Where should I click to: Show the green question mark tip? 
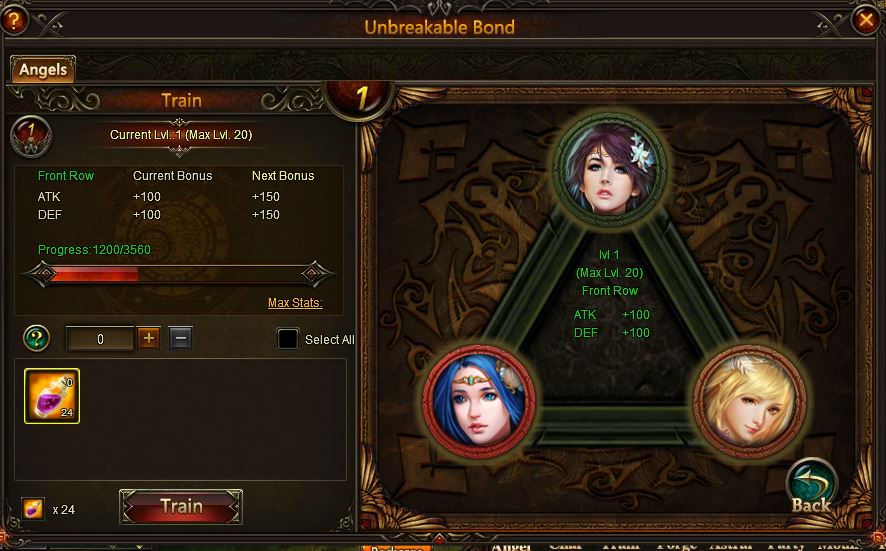click(37, 338)
